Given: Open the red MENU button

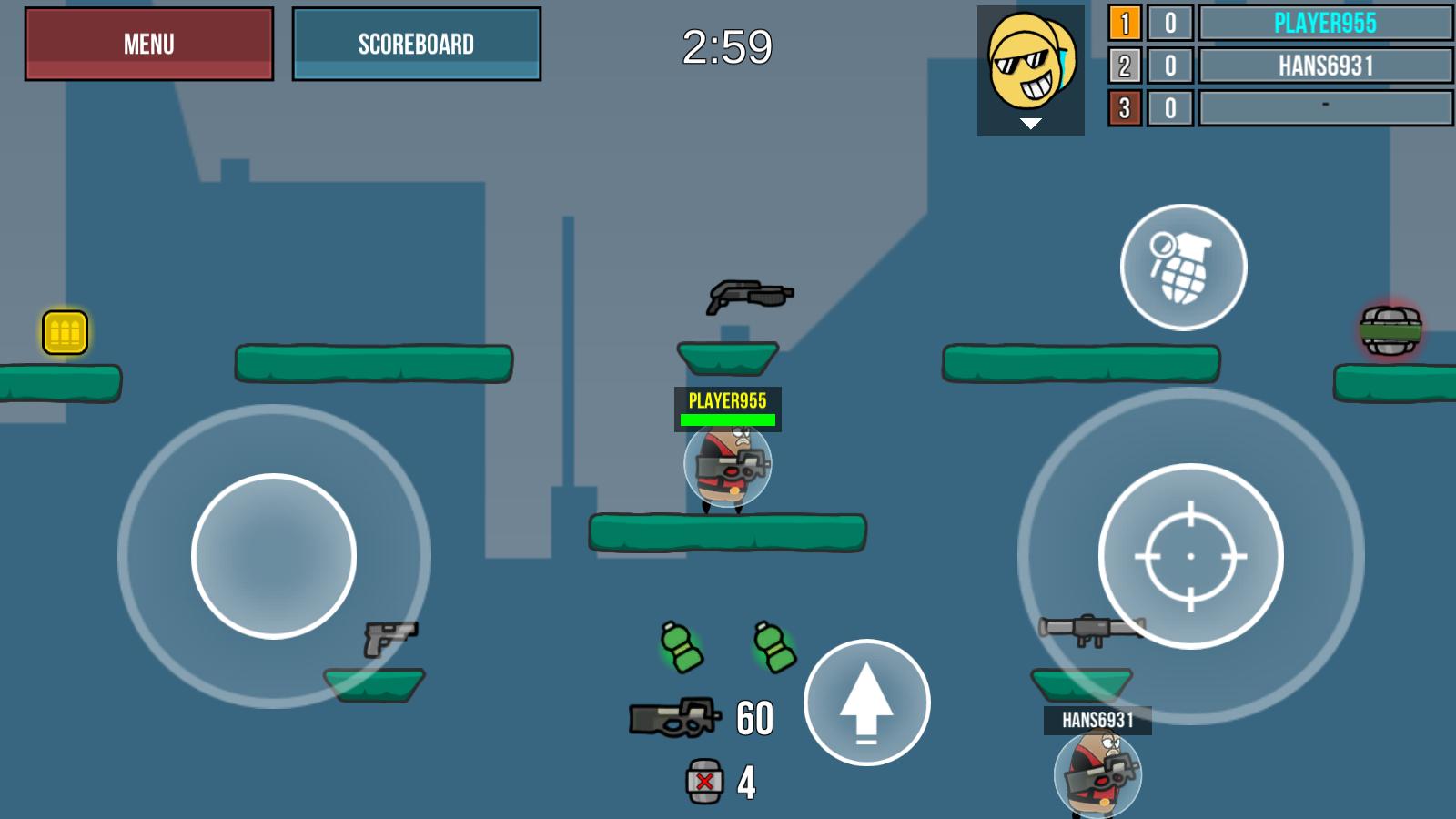Looking at the screenshot, I should (149, 44).
